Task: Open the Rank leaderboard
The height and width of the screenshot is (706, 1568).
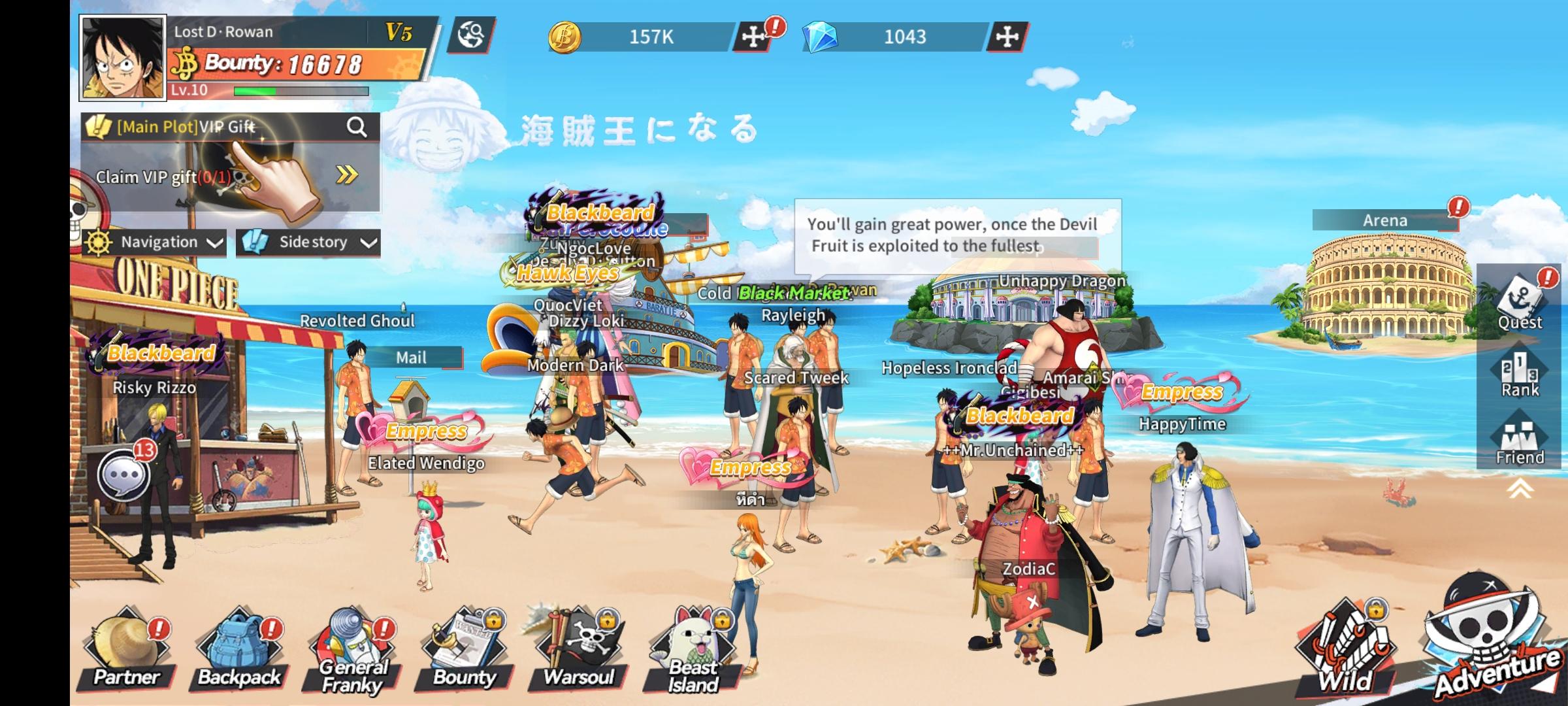Action: (1518, 373)
